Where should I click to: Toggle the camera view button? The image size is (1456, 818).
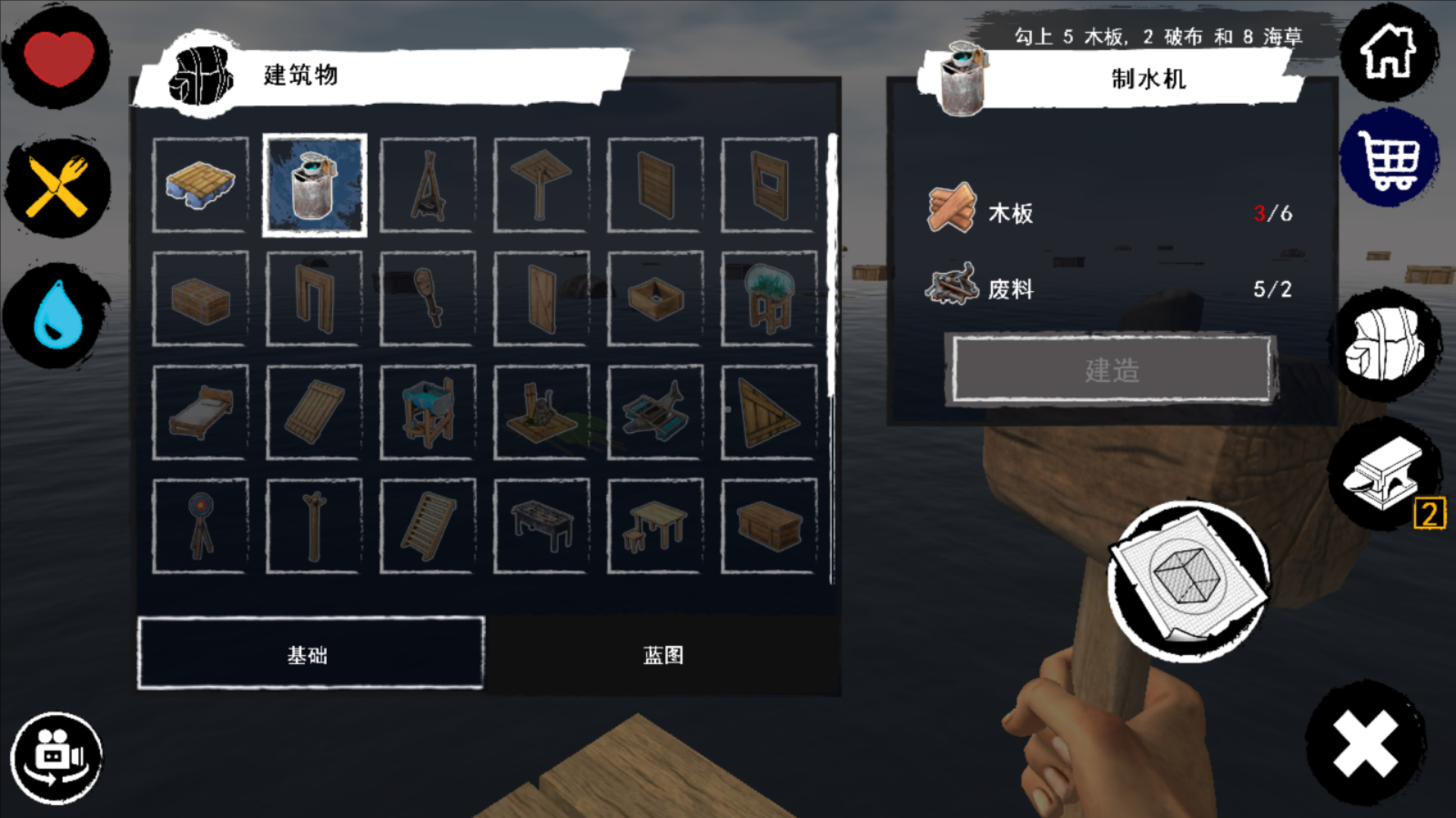56,757
